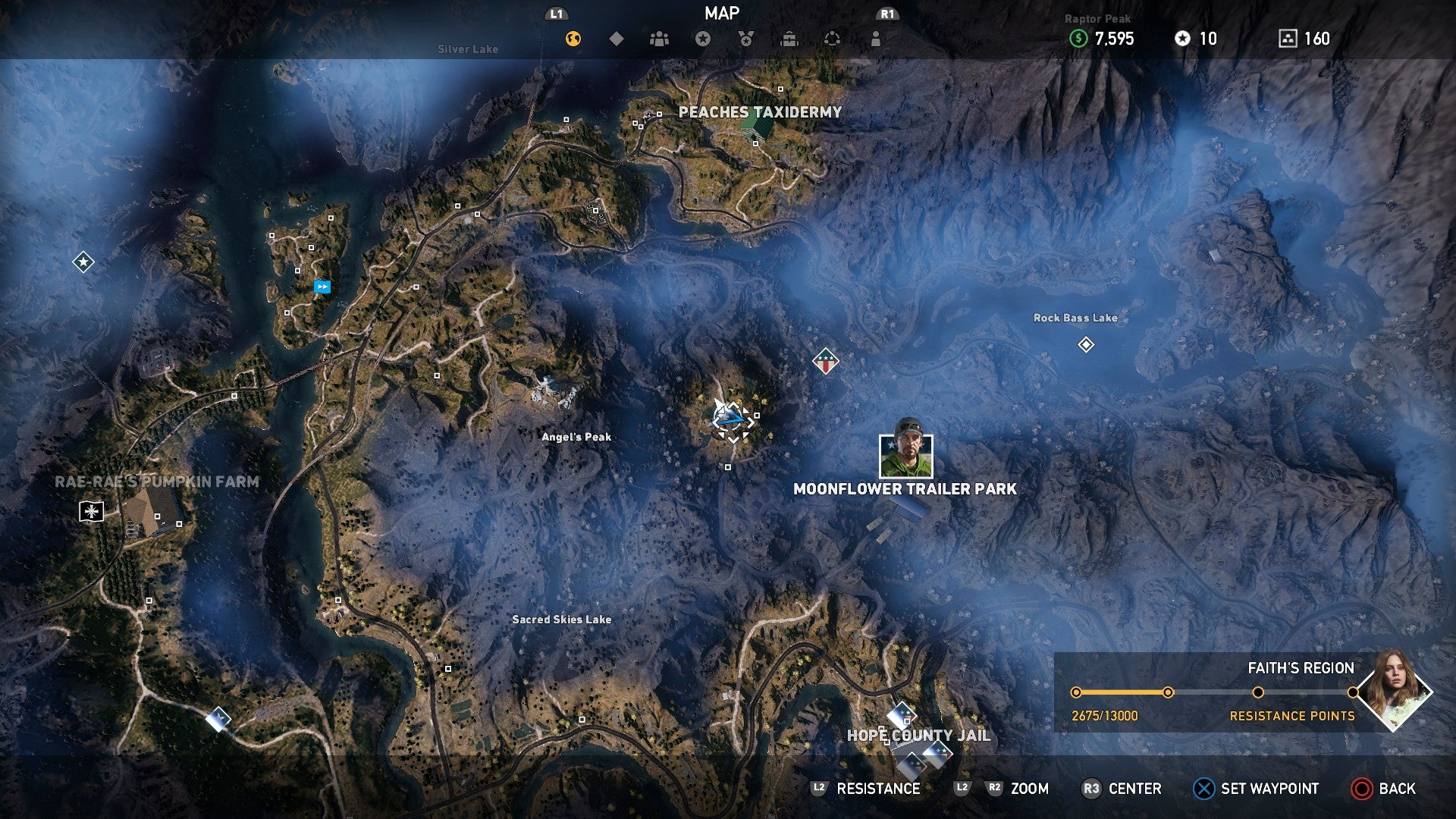Image resolution: width=1456 pixels, height=819 pixels.
Task: Select the star marker near the left edge
Action: tap(83, 262)
